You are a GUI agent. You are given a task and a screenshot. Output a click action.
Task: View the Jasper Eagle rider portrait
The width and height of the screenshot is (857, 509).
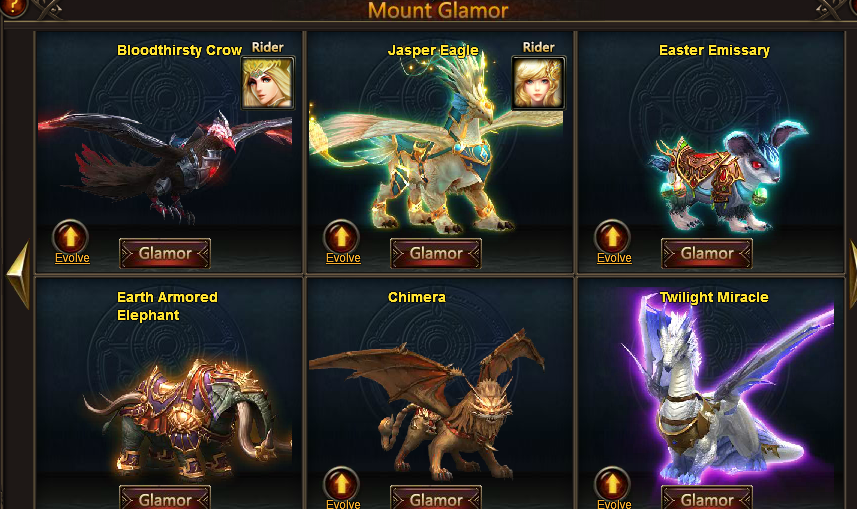coord(538,83)
